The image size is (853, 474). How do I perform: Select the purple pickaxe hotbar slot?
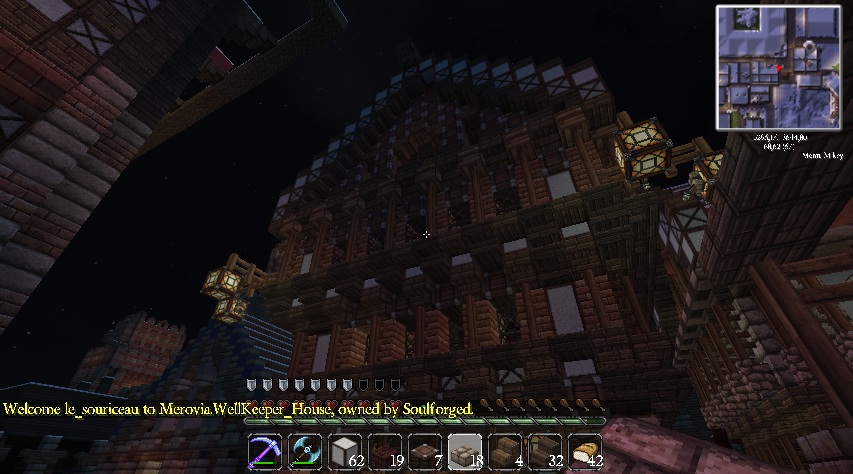tap(265, 452)
